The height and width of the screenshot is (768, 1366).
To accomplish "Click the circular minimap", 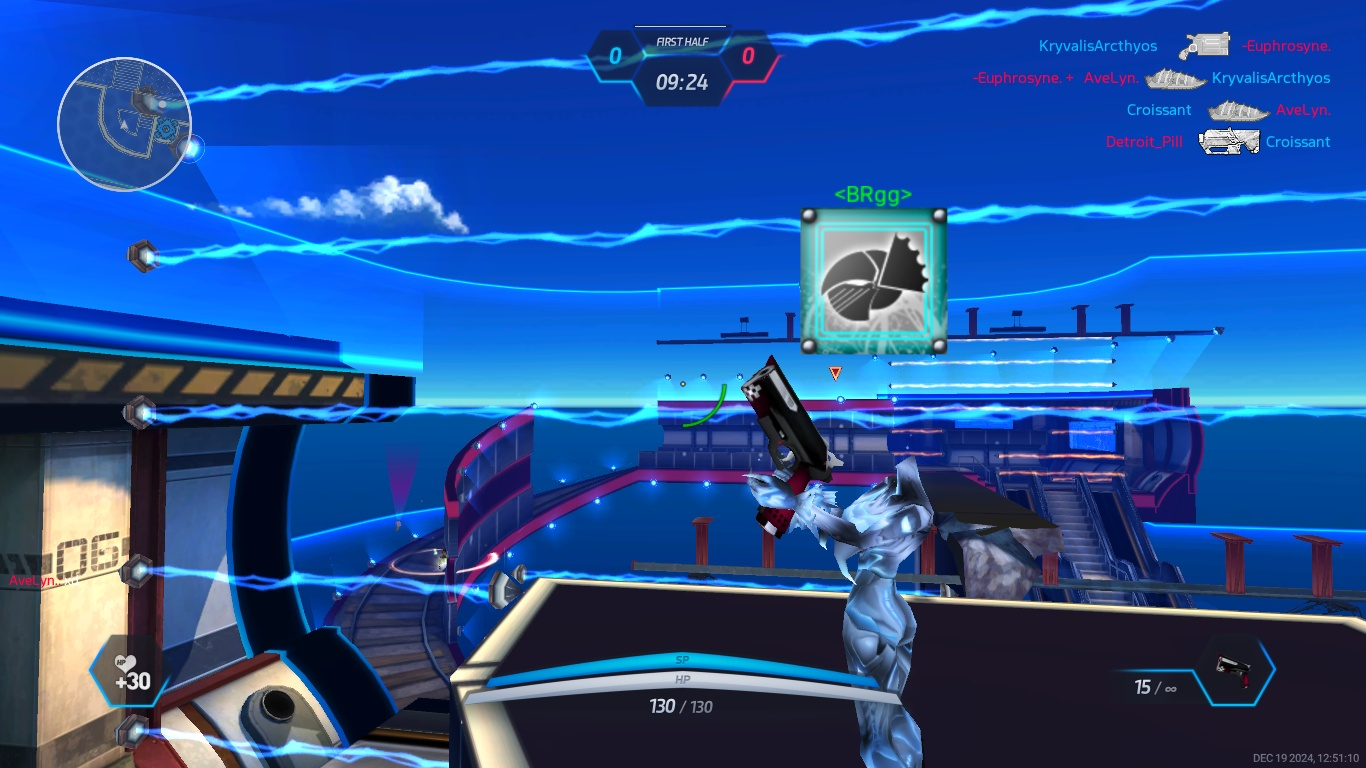I will (124, 124).
